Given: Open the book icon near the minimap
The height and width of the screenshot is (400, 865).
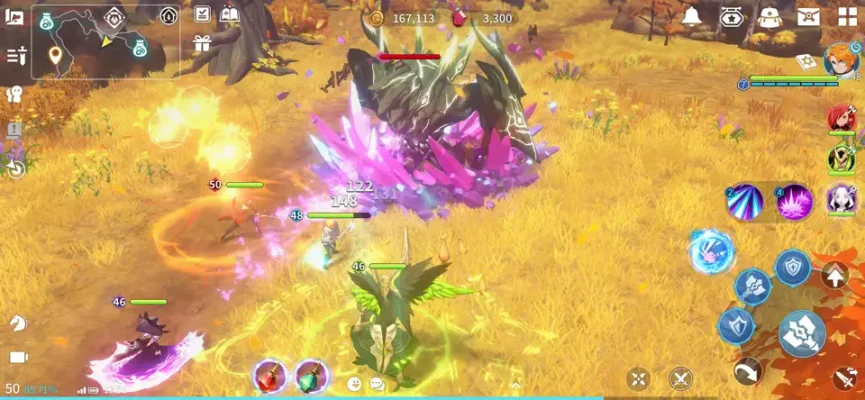Looking at the screenshot, I should point(230,15).
